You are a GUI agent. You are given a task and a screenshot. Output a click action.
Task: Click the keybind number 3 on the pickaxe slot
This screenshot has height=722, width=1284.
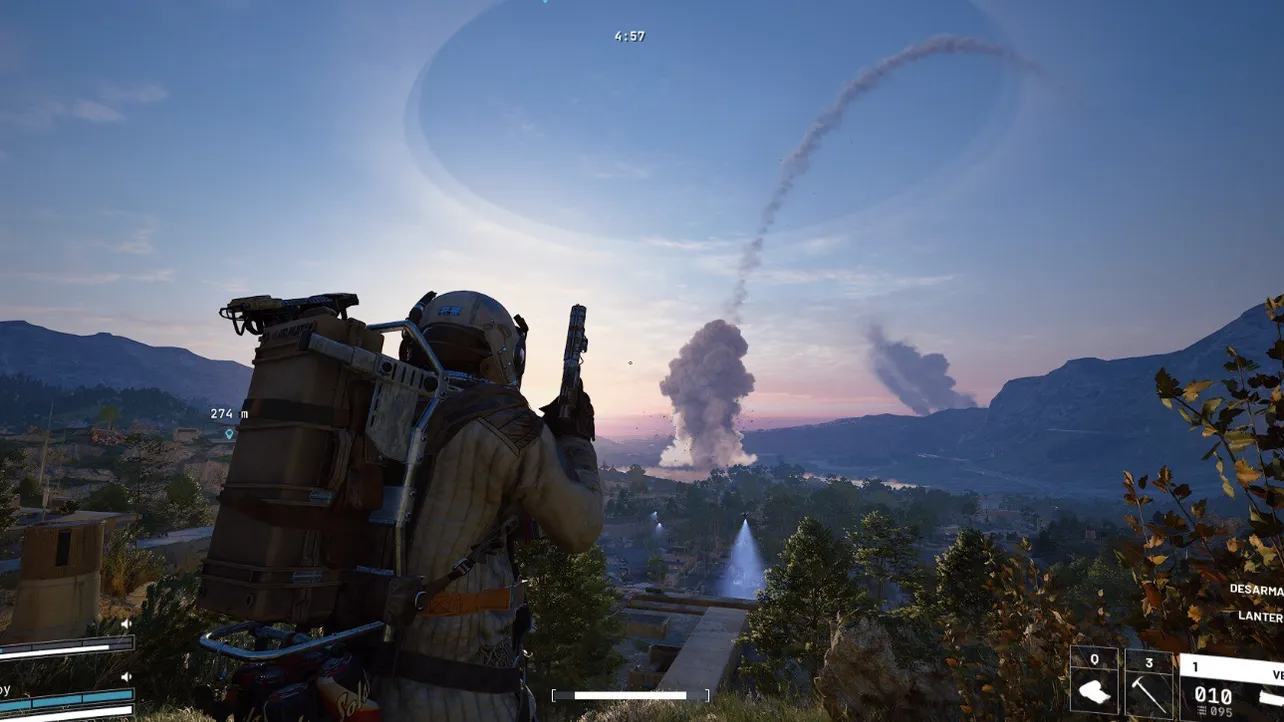point(1150,661)
